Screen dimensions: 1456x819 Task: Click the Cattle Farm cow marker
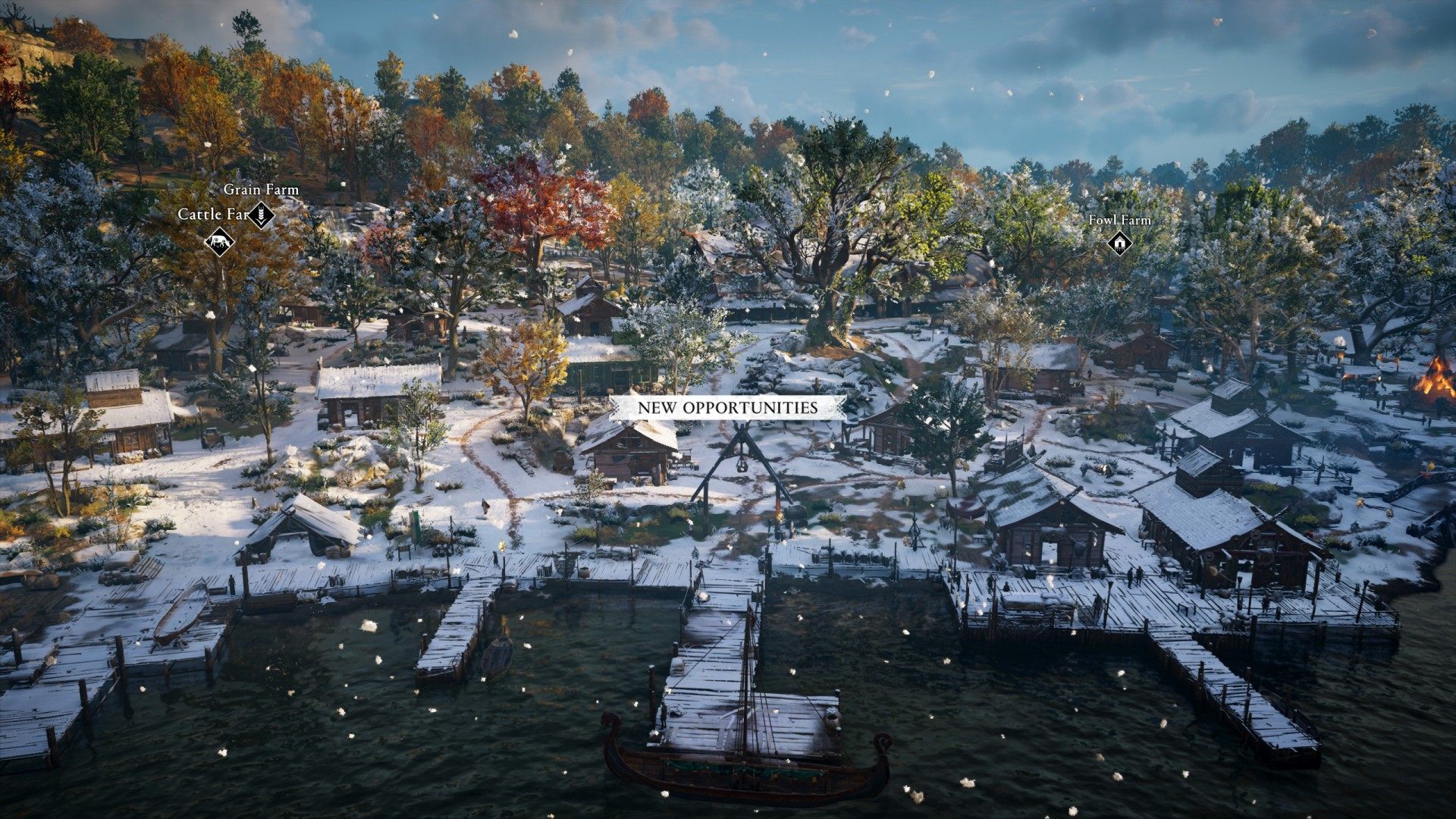tap(219, 243)
